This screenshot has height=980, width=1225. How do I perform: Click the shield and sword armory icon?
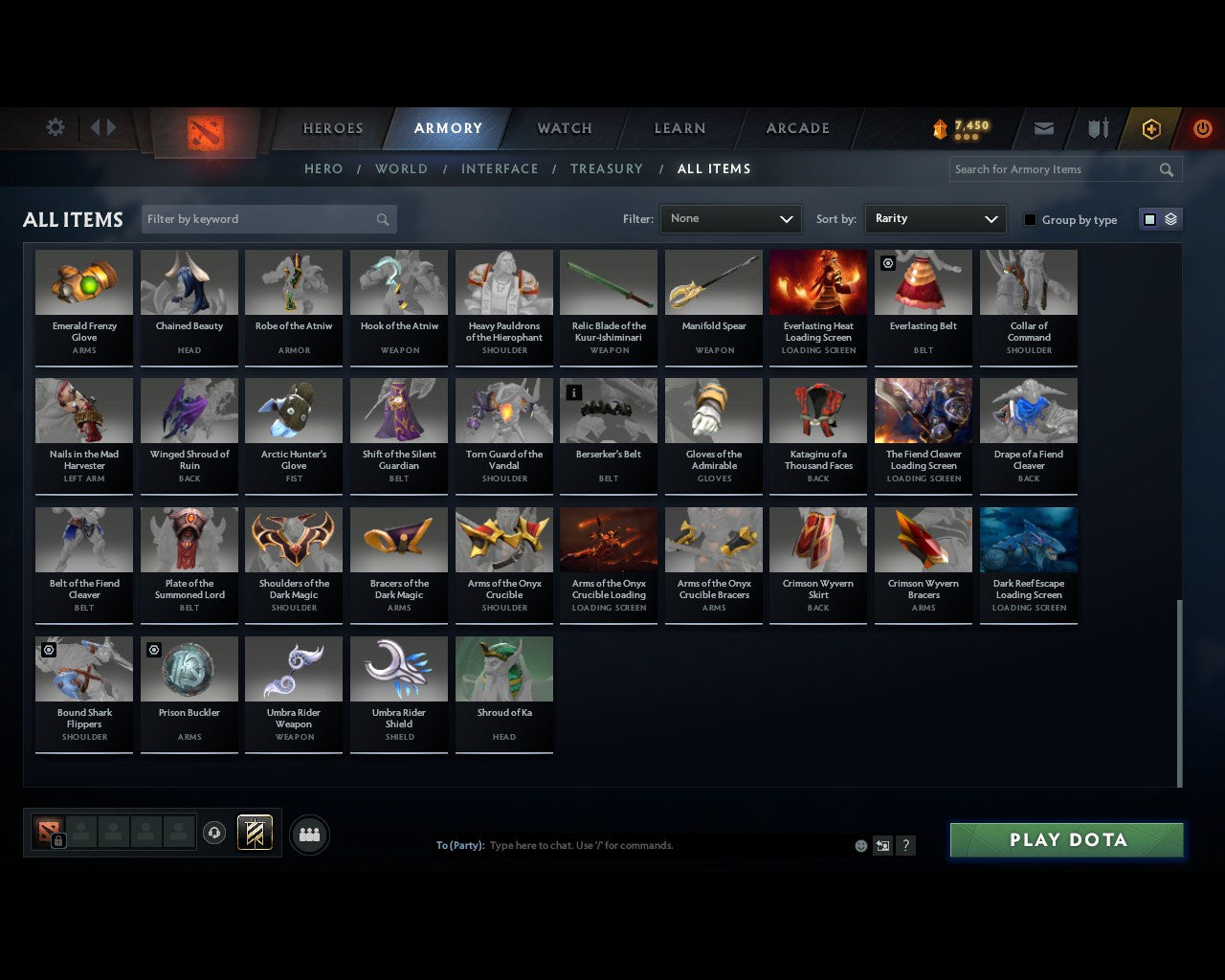pos(1097,127)
